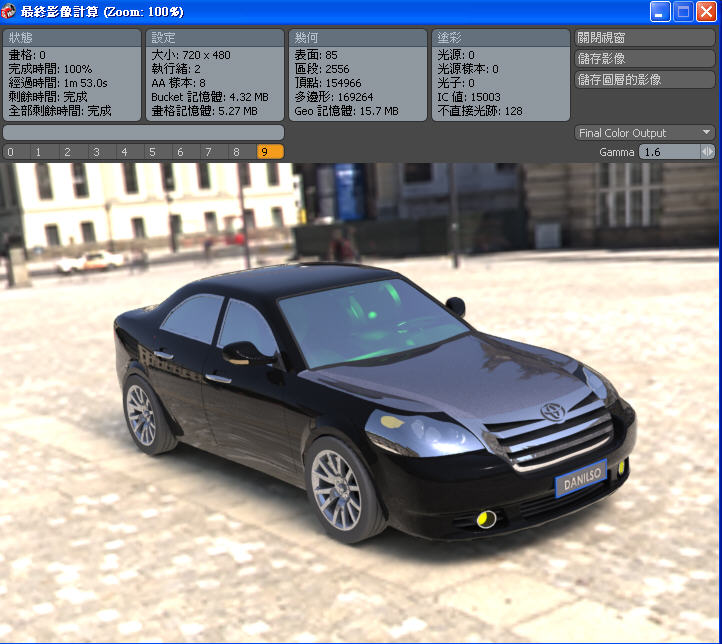Show render slot 6

[x=180, y=152]
